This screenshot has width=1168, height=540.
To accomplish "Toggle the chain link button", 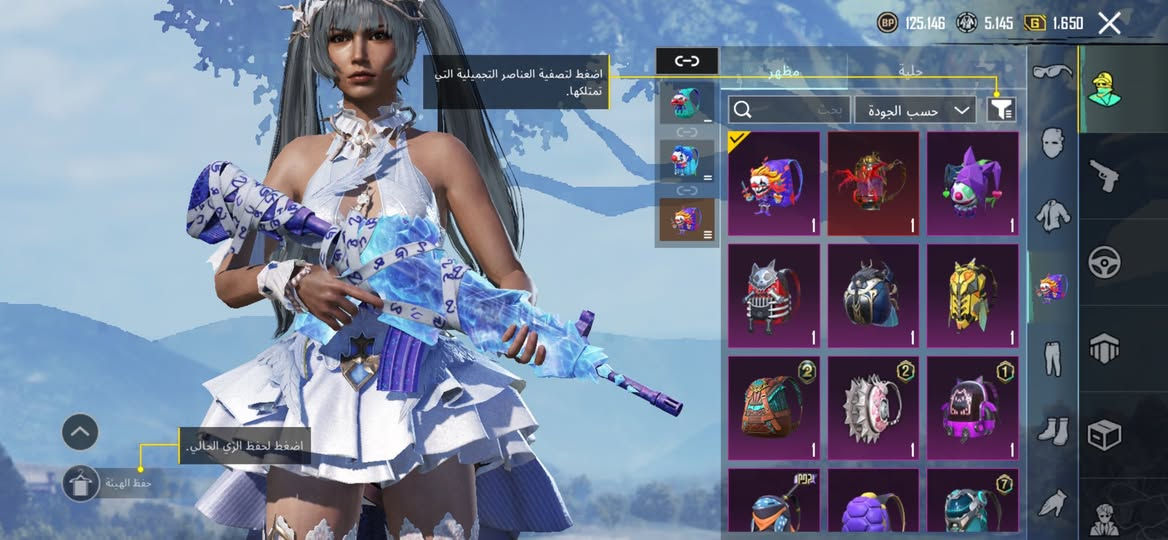I will (x=687, y=61).
